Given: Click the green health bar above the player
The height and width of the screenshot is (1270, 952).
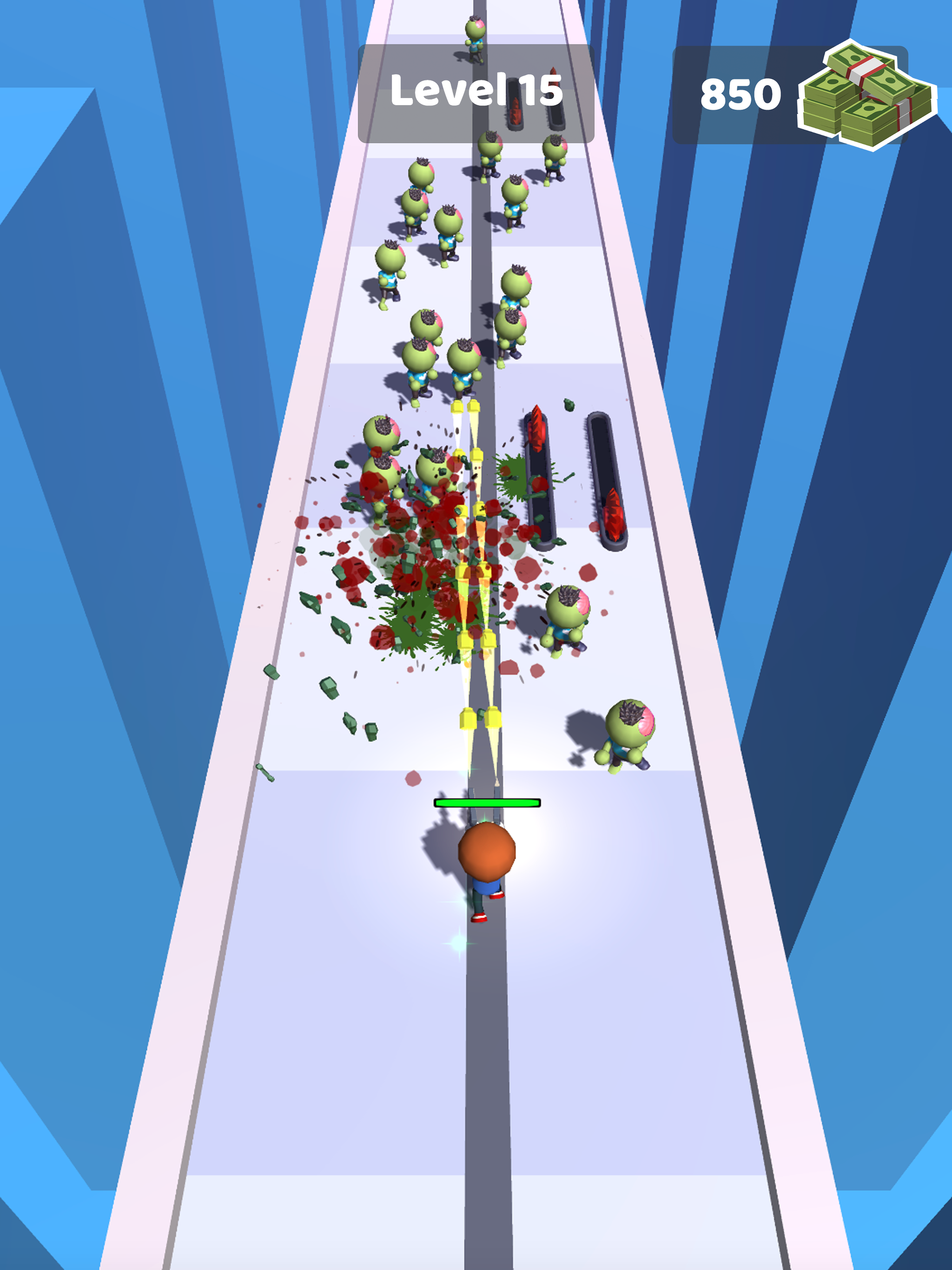Looking at the screenshot, I should (x=487, y=803).
